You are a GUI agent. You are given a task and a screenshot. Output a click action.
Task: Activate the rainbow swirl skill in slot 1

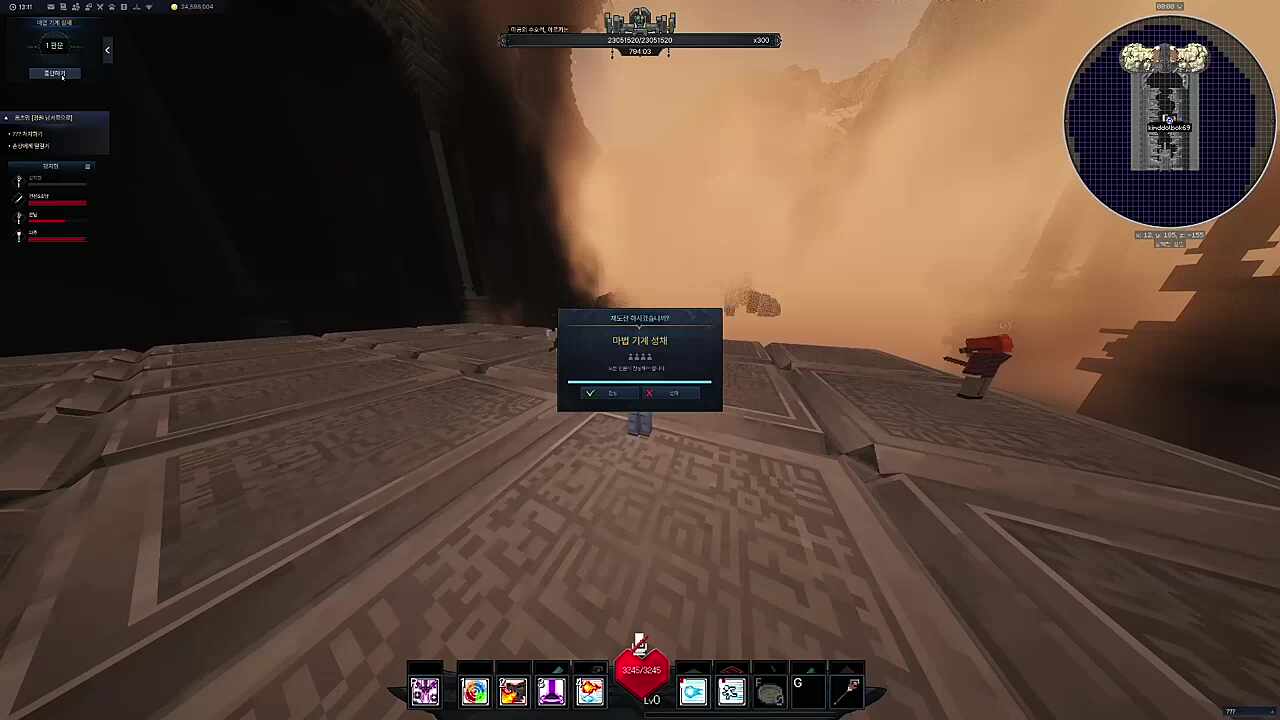[x=475, y=691]
